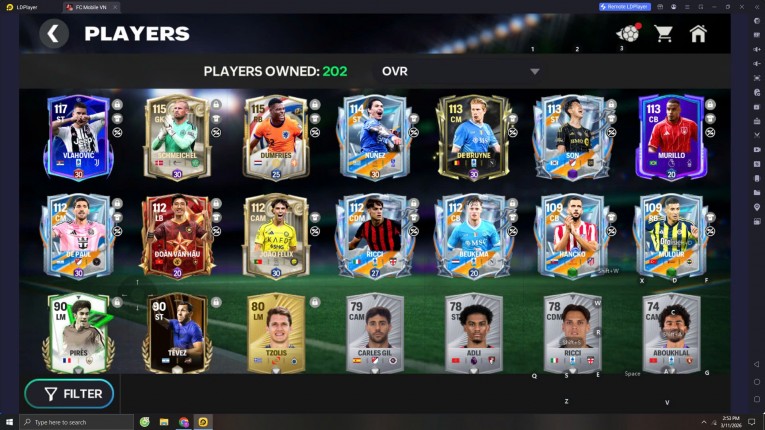The image size is (765, 430).
Task: Select the Vlahovic 117 ST card
Action: click(77, 137)
